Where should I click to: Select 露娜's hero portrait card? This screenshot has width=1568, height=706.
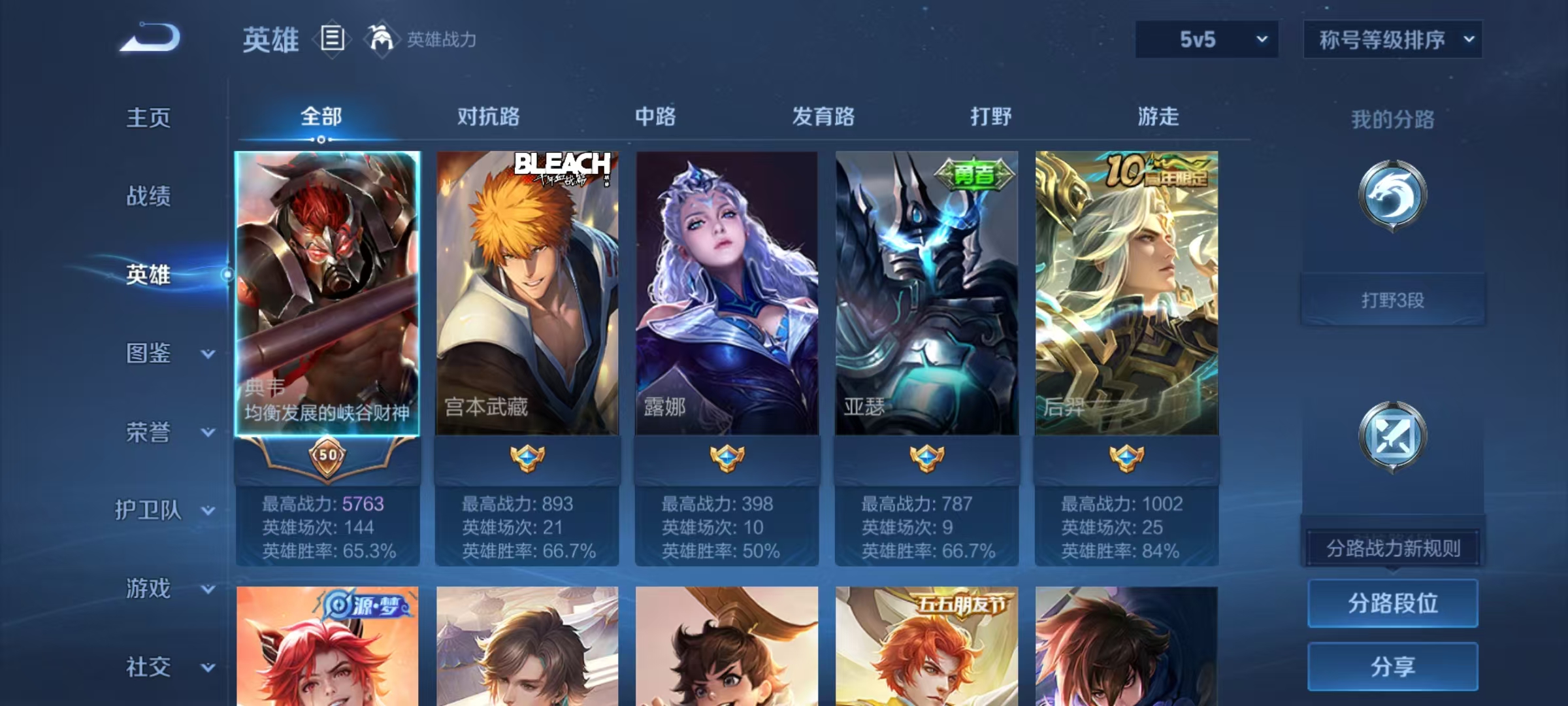pos(725,294)
